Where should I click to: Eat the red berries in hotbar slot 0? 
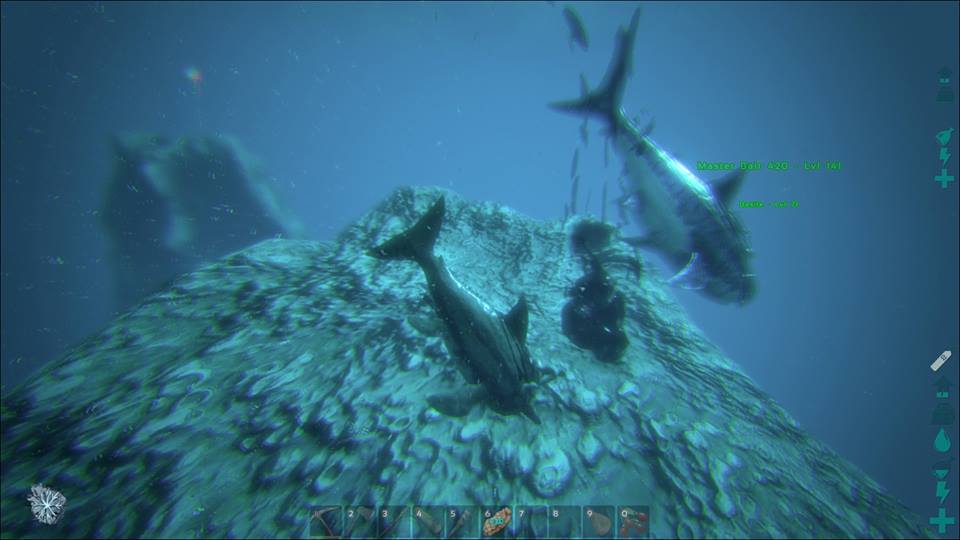(x=633, y=522)
